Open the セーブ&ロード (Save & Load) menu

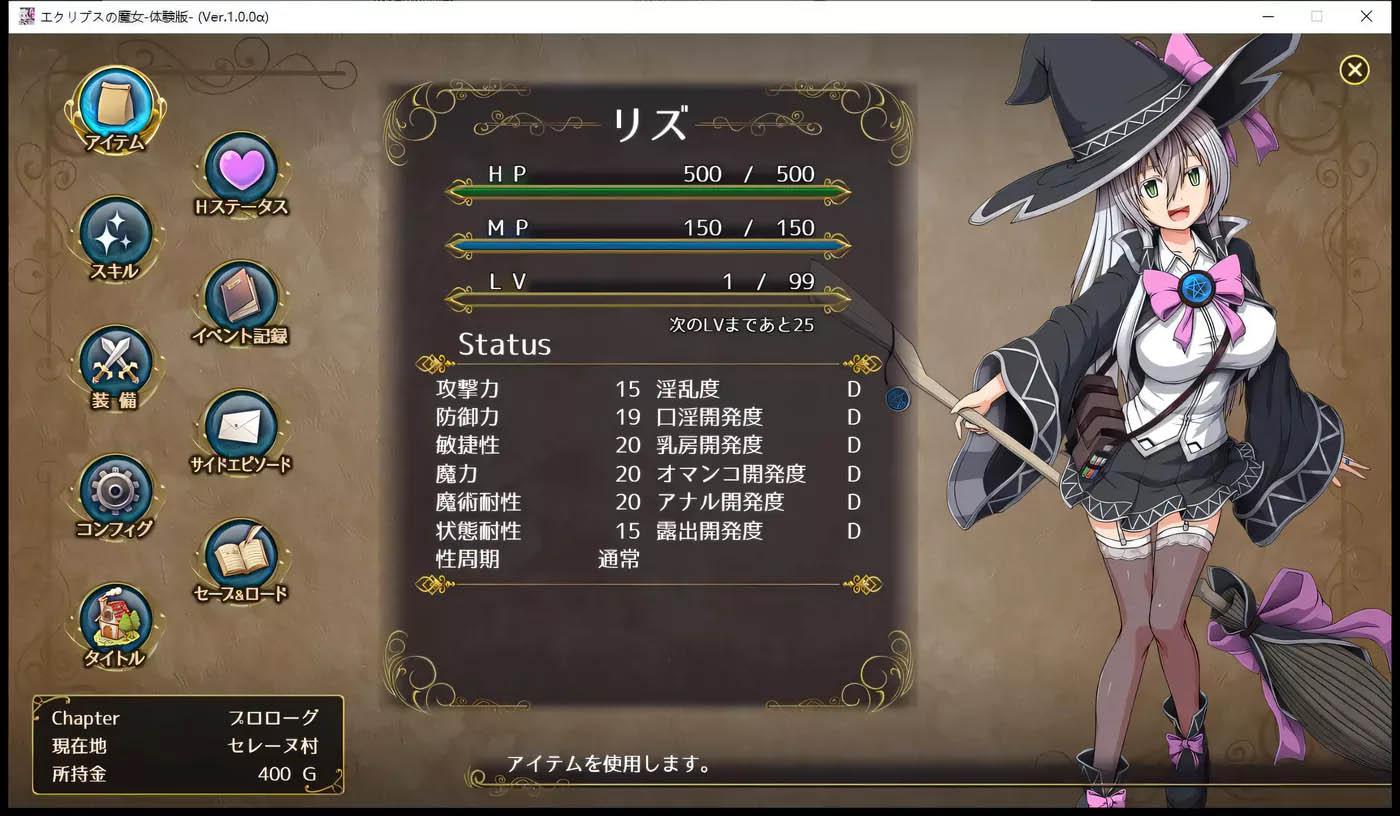click(x=241, y=557)
